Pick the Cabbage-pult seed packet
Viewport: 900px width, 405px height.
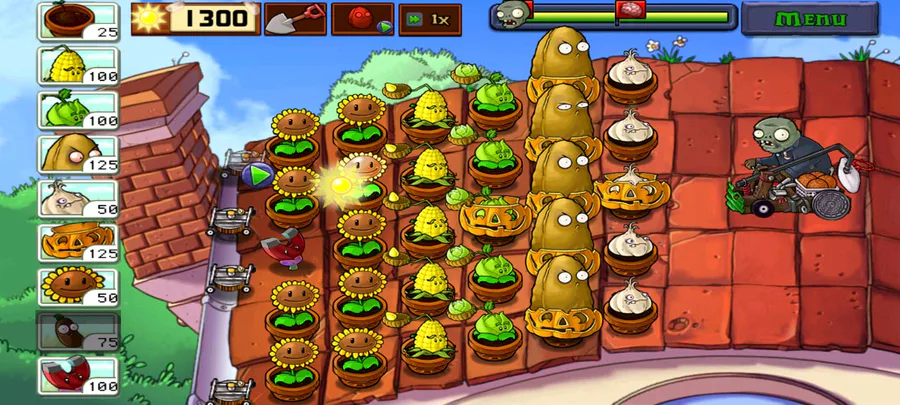pyautogui.click(x=78, y=109)
